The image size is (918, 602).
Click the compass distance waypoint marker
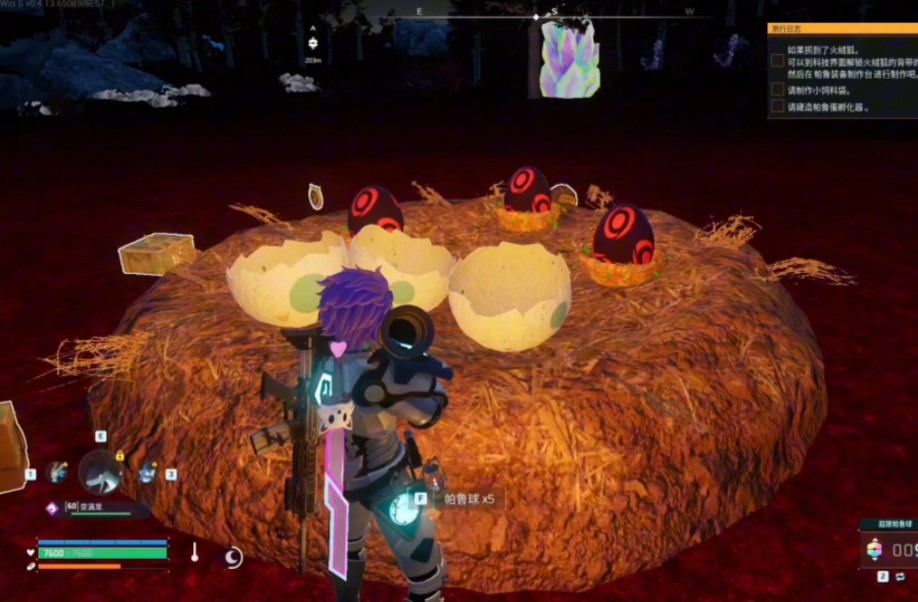click(x=313, y=42)
